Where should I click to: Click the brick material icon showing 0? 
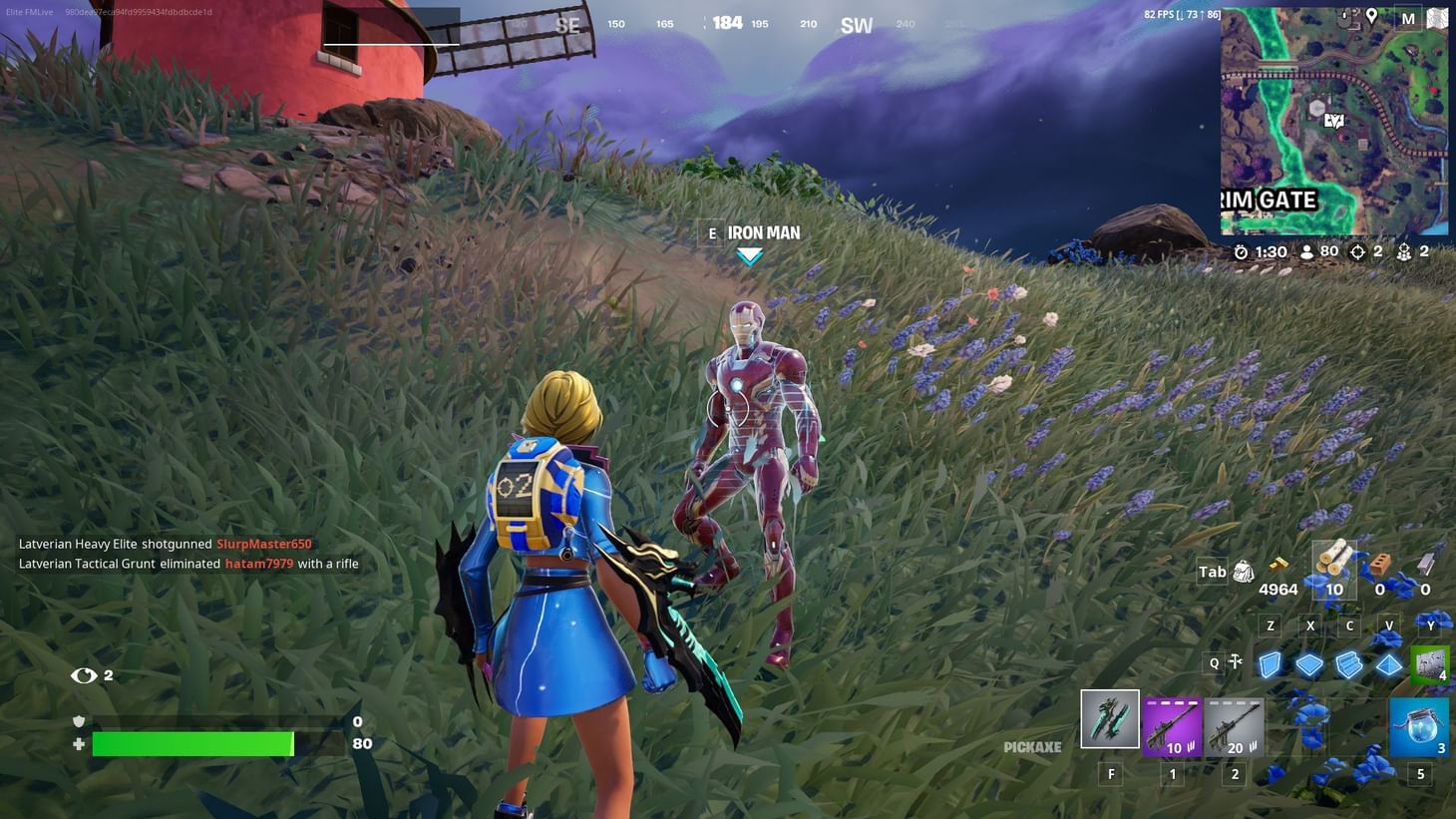1379,562
